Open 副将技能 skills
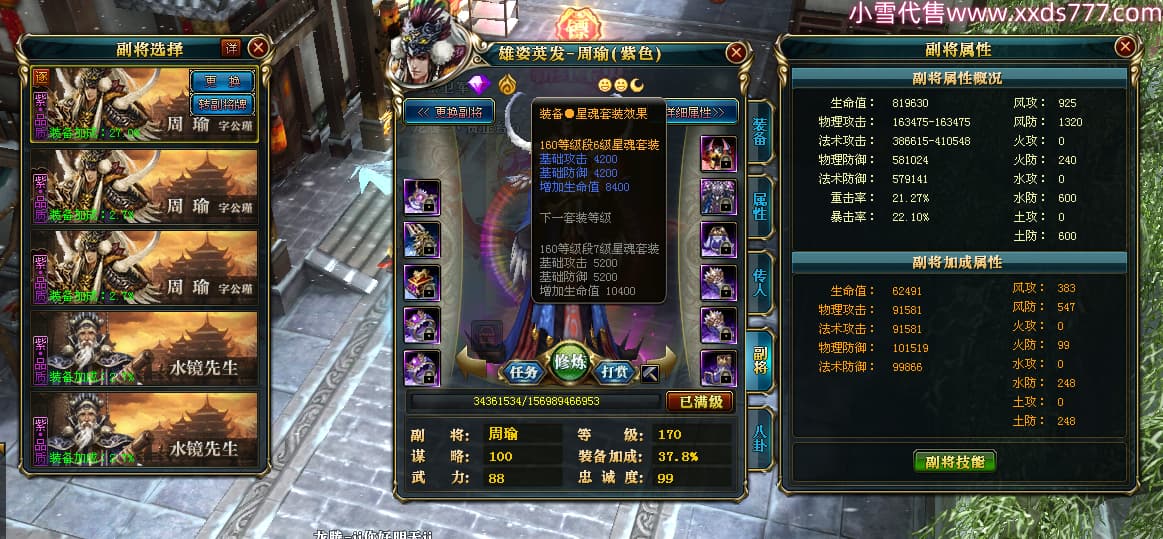Image resolution: width=1163 pixels, height=539 pixels. (955, 462)
